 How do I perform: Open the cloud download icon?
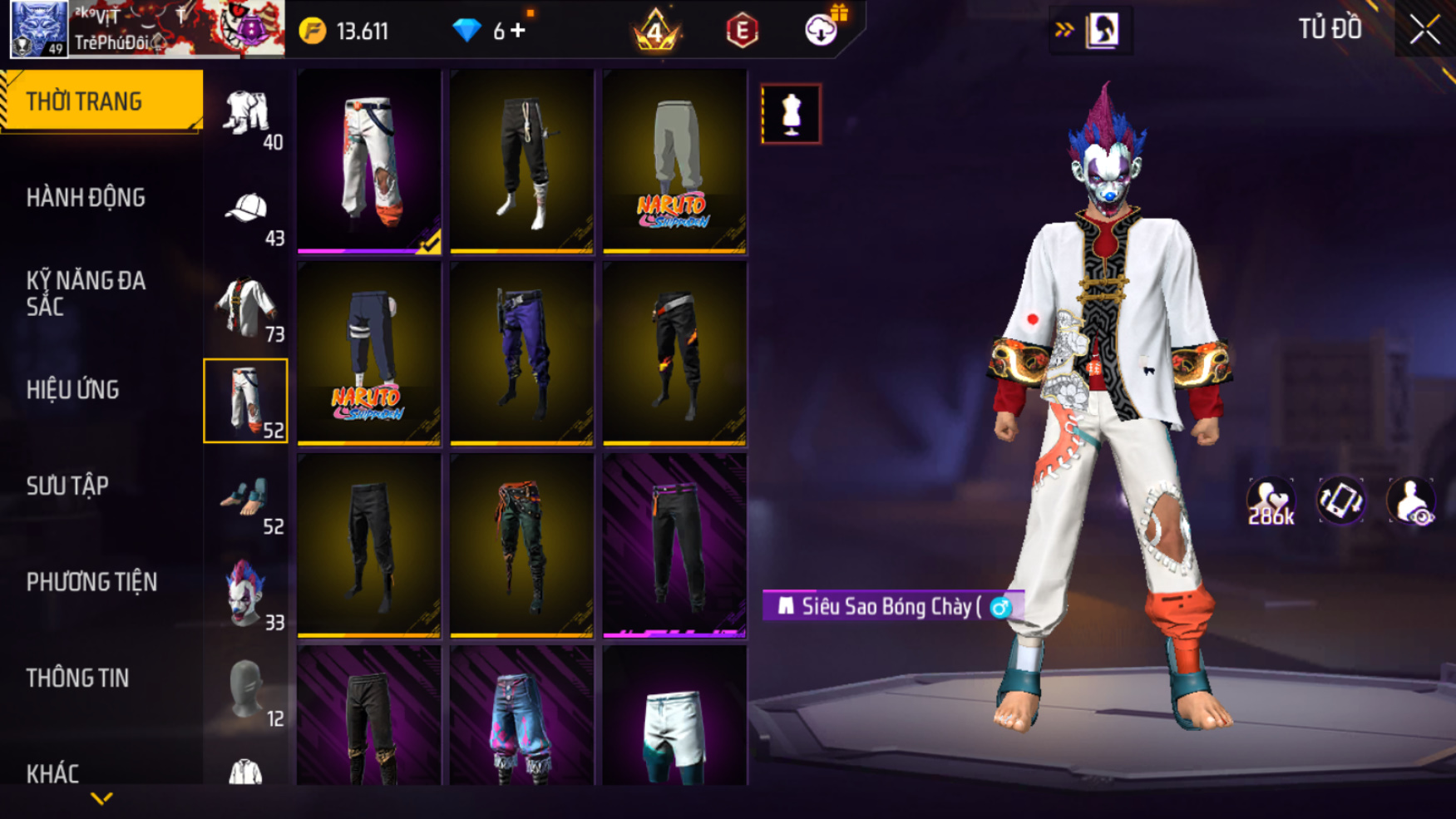coord(821,31)
